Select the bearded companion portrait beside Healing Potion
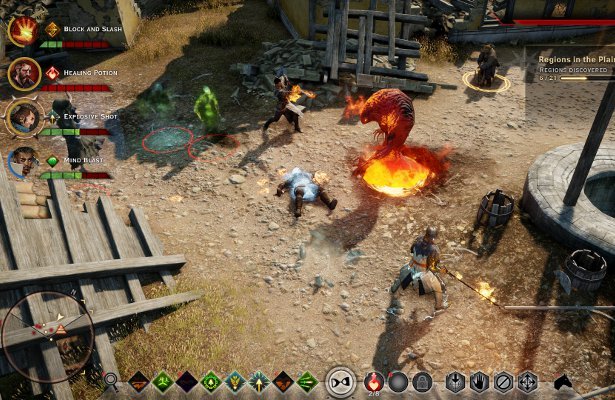This screenshot has height=400, width=615. pos(24,74)
